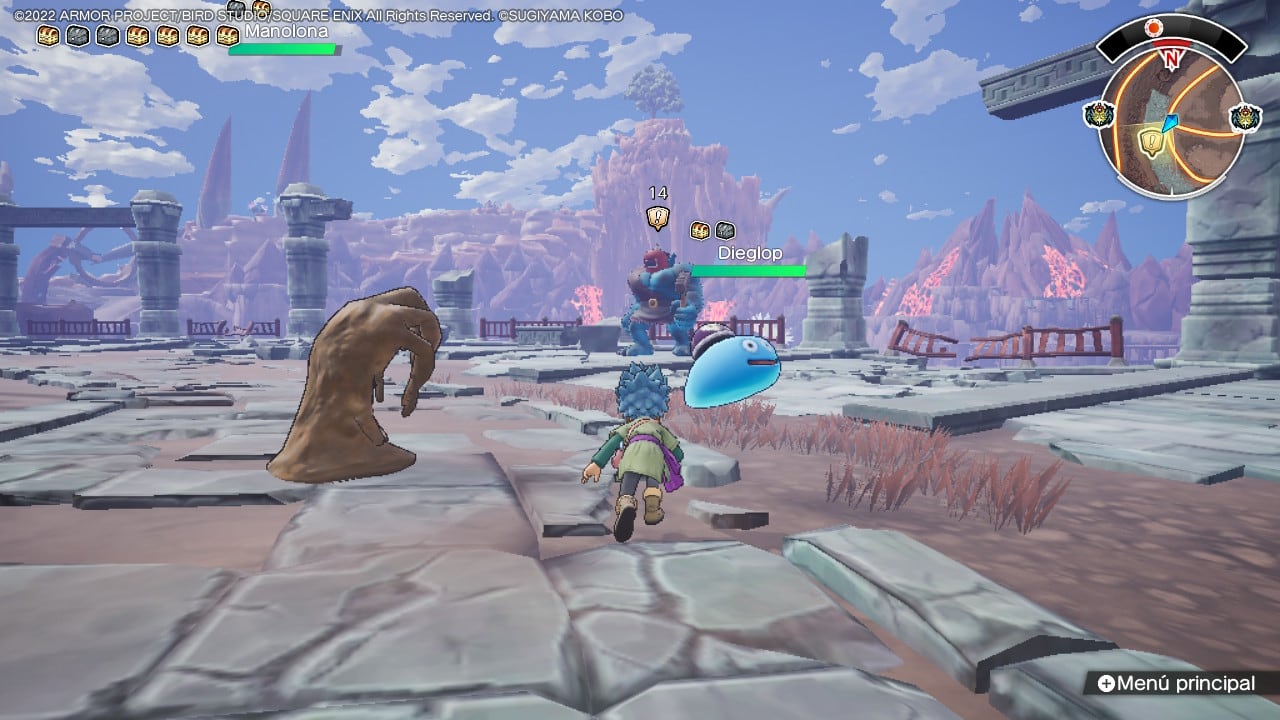
Task: Click the damage number 14 above the enemy
Action: pos(658,192)
